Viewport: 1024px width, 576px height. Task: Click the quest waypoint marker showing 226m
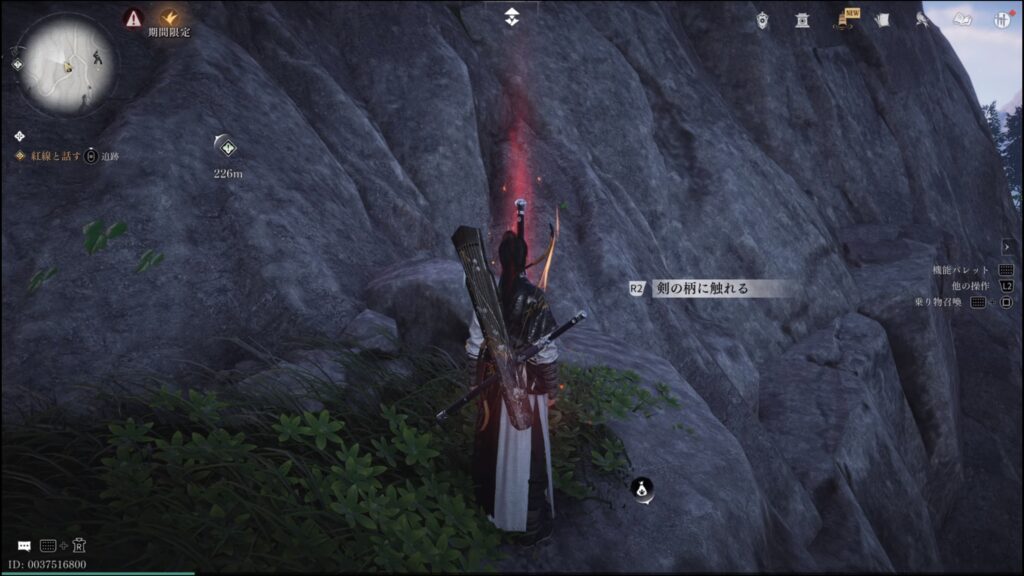[x=228, y=147]
